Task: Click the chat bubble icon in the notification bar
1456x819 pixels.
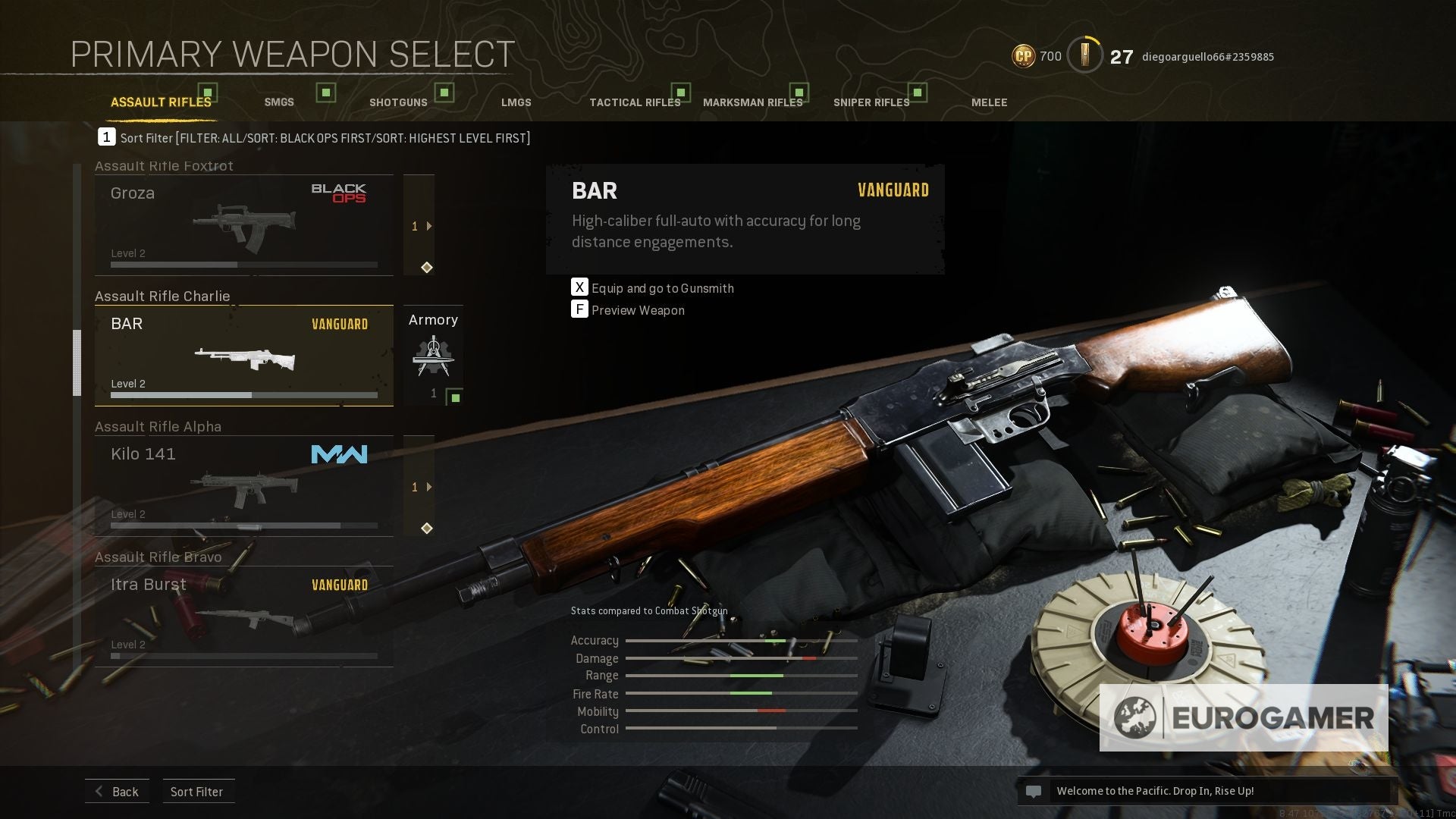Action: coord(1034,790)
